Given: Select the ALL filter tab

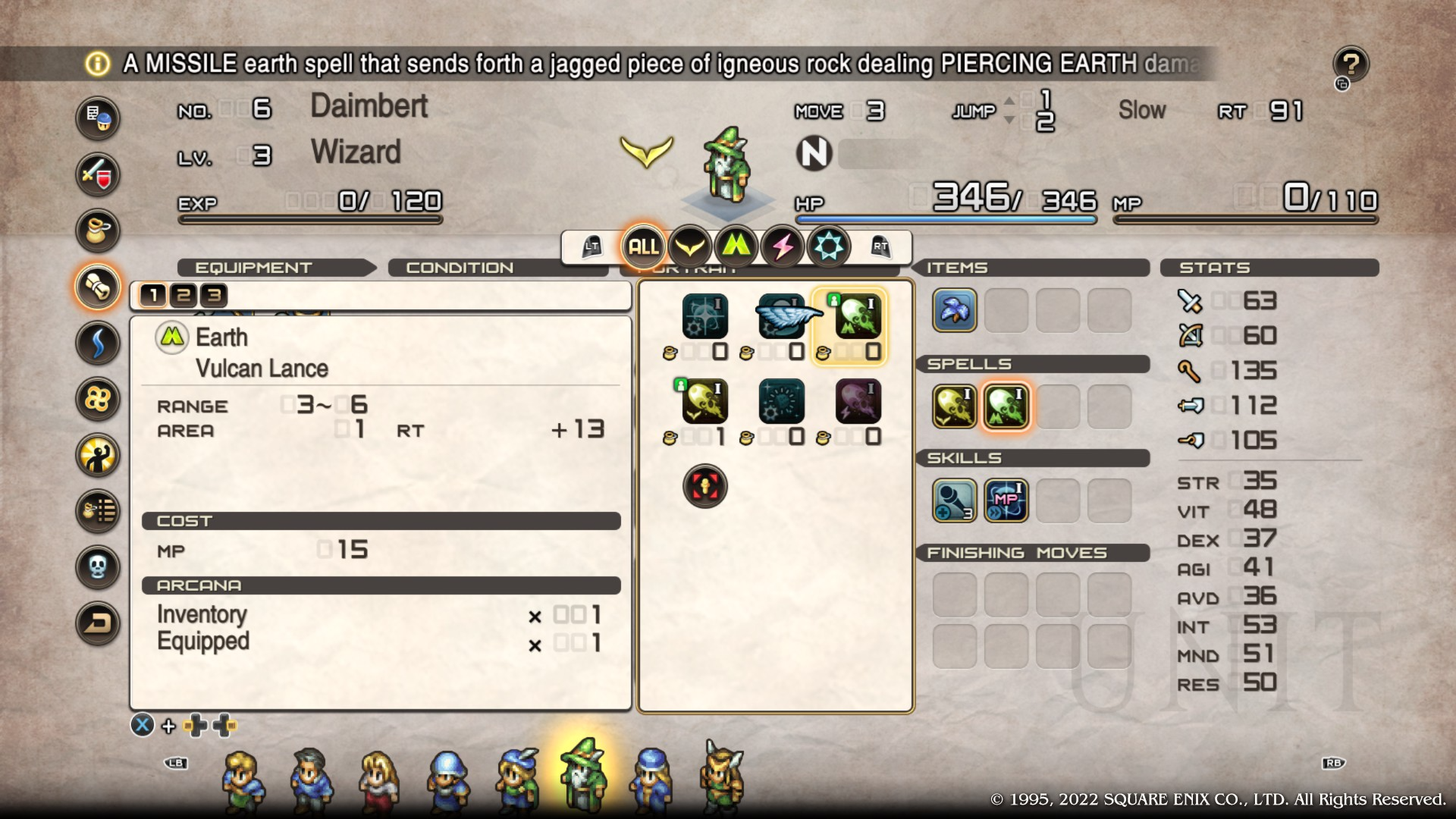Looking at the screenshot, I should (643, 246).
